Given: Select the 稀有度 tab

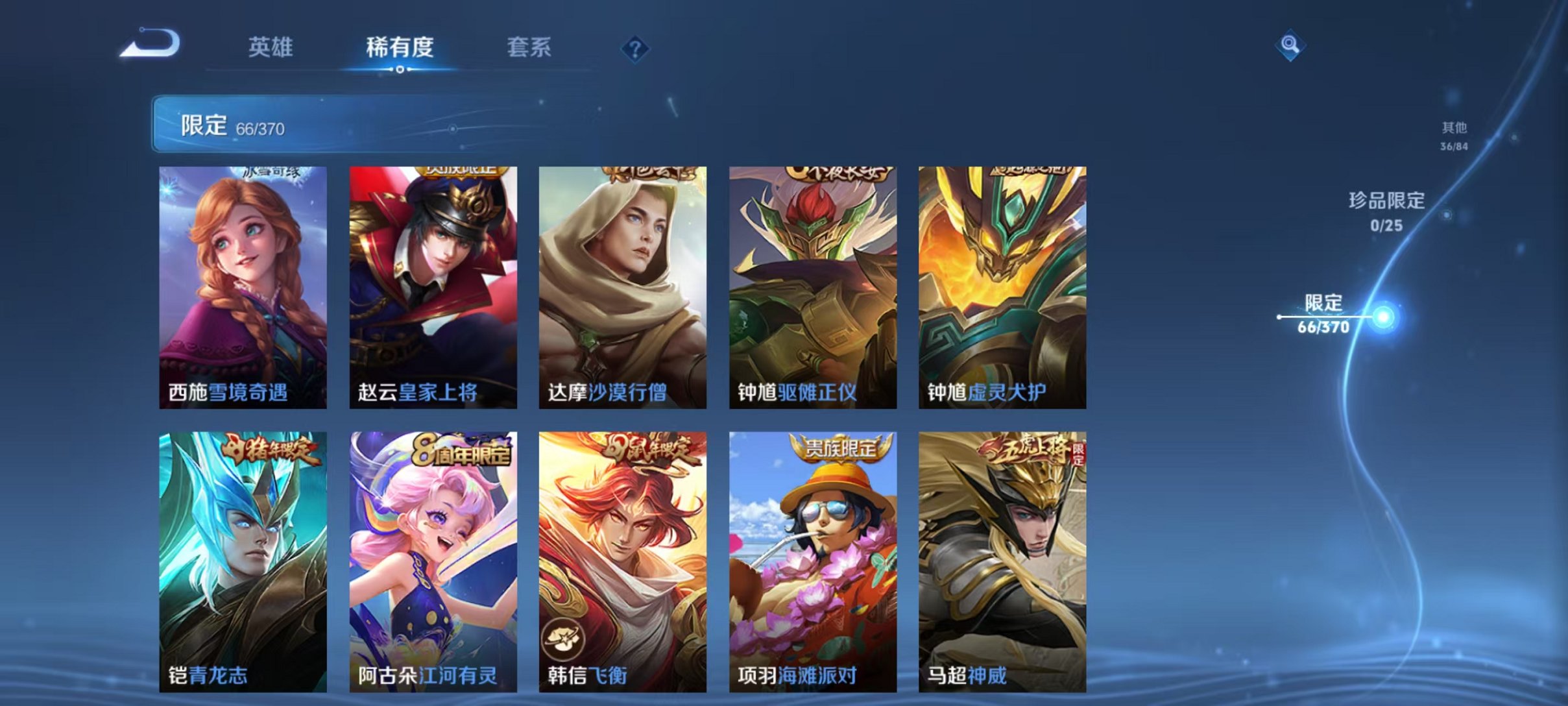Looking at the screenshot, I should 400,47.
